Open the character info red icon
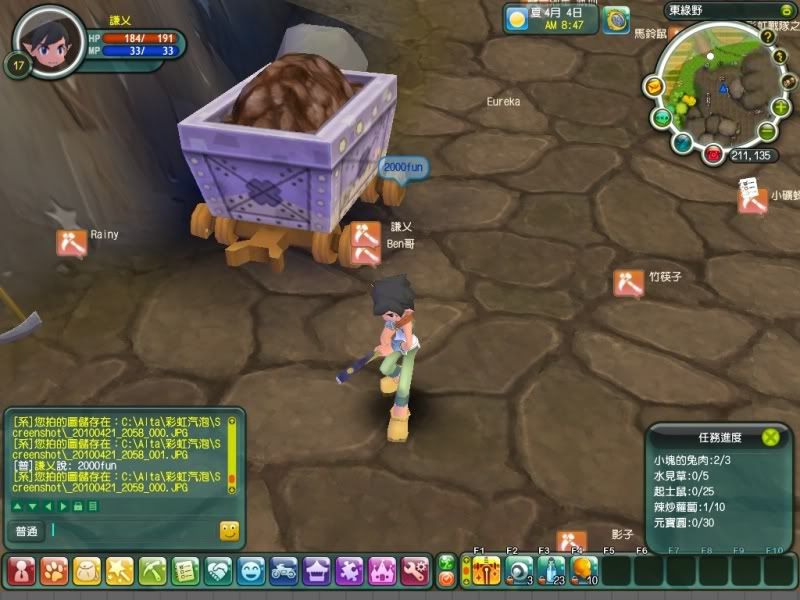Viewport: 800px width, 600px height. 20,571
